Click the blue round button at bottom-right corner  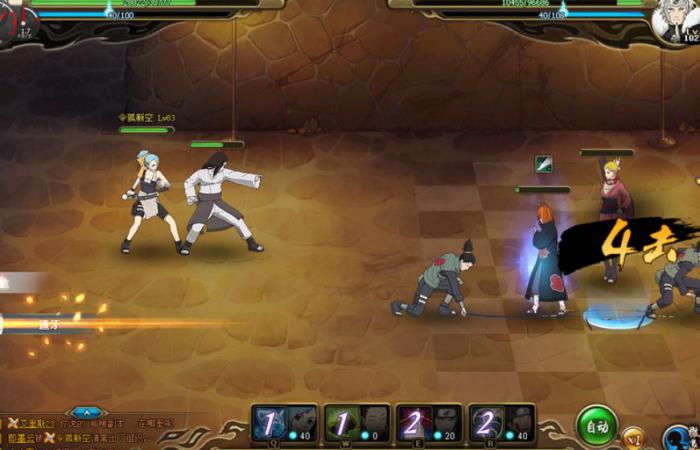tap(682, 438)
